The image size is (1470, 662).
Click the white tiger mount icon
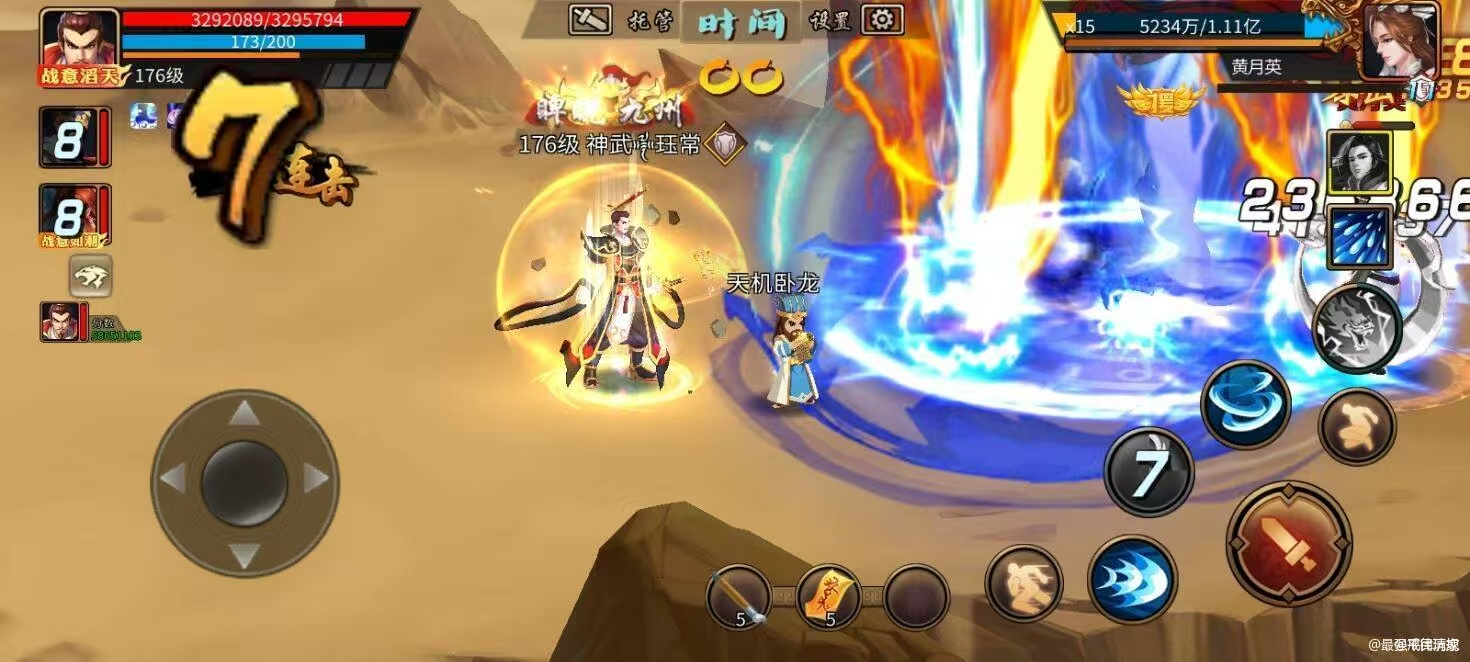90,276
